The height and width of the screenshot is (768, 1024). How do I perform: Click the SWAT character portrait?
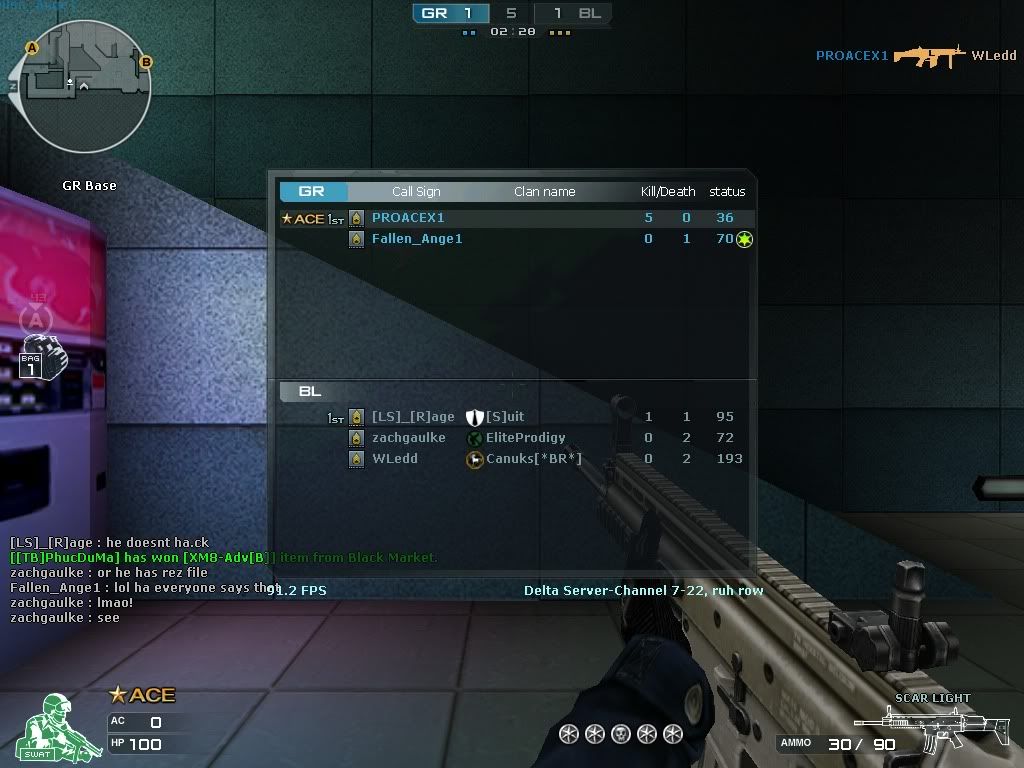pyautogui.click(x=48, y=727)
